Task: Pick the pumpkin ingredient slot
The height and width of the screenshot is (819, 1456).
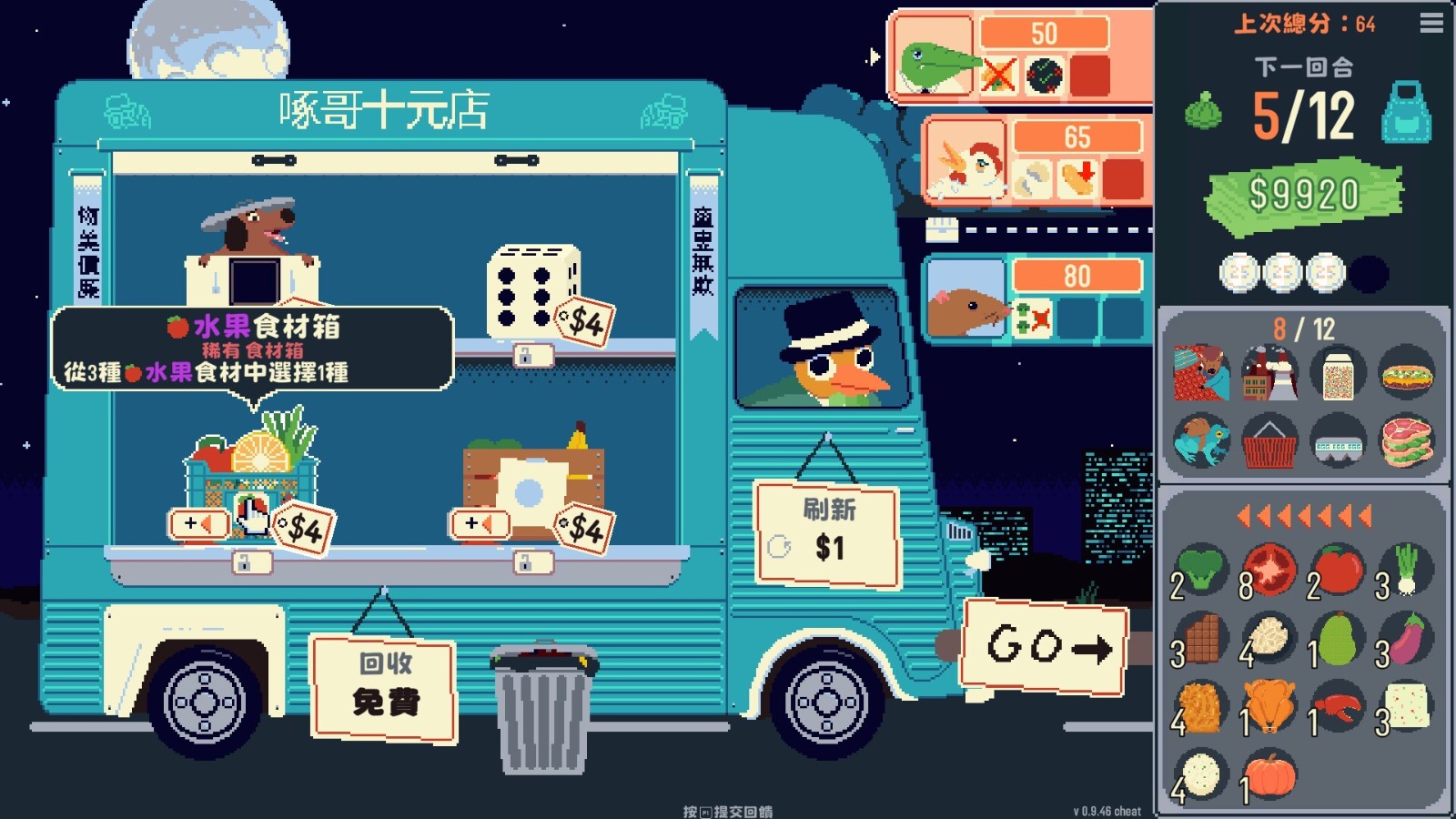Action: 1269,775
